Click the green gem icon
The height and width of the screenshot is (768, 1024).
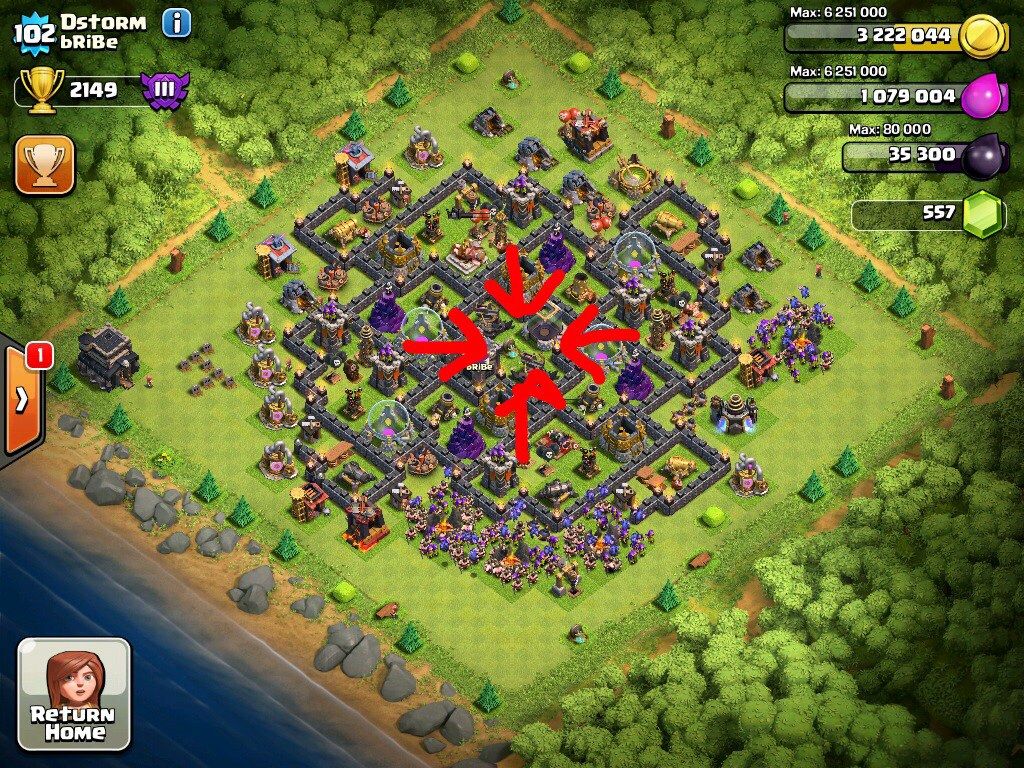[983, 213]
